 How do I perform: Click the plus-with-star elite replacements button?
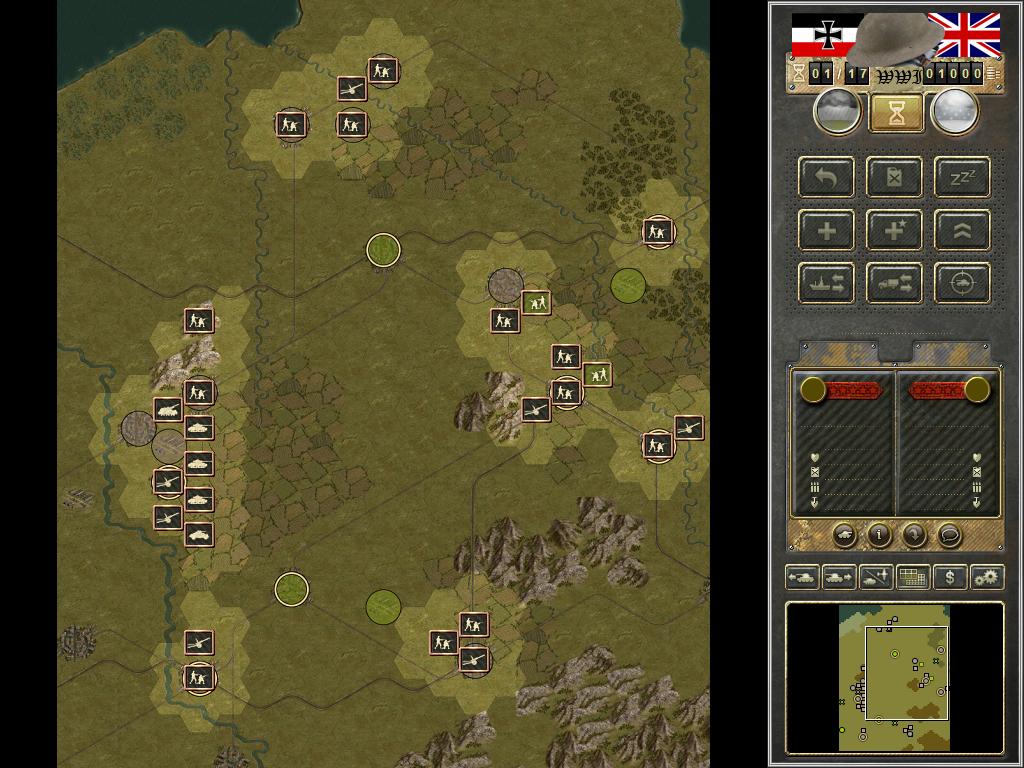click(x=895, y=230)
